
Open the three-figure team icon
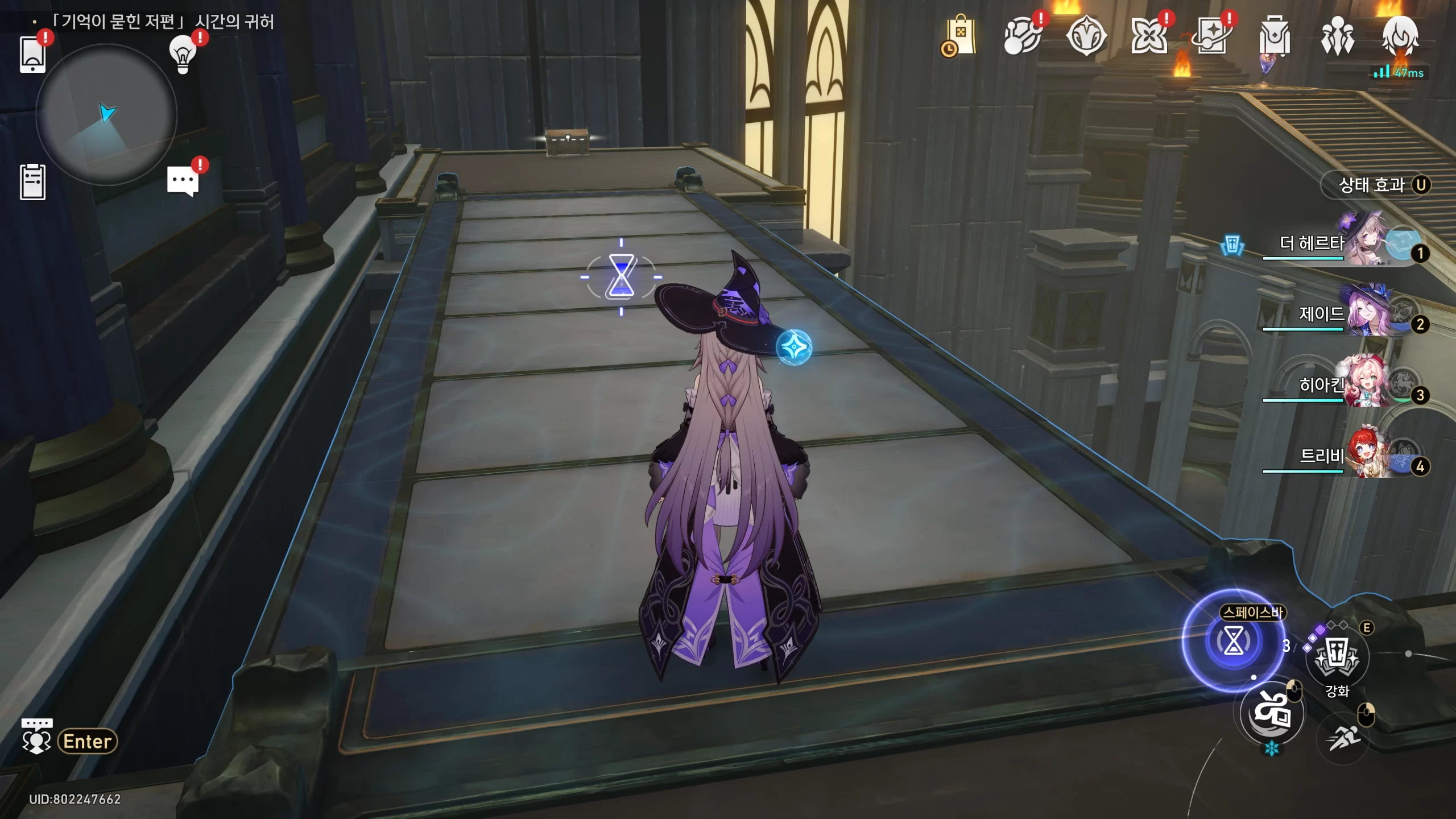(1337, 36)
